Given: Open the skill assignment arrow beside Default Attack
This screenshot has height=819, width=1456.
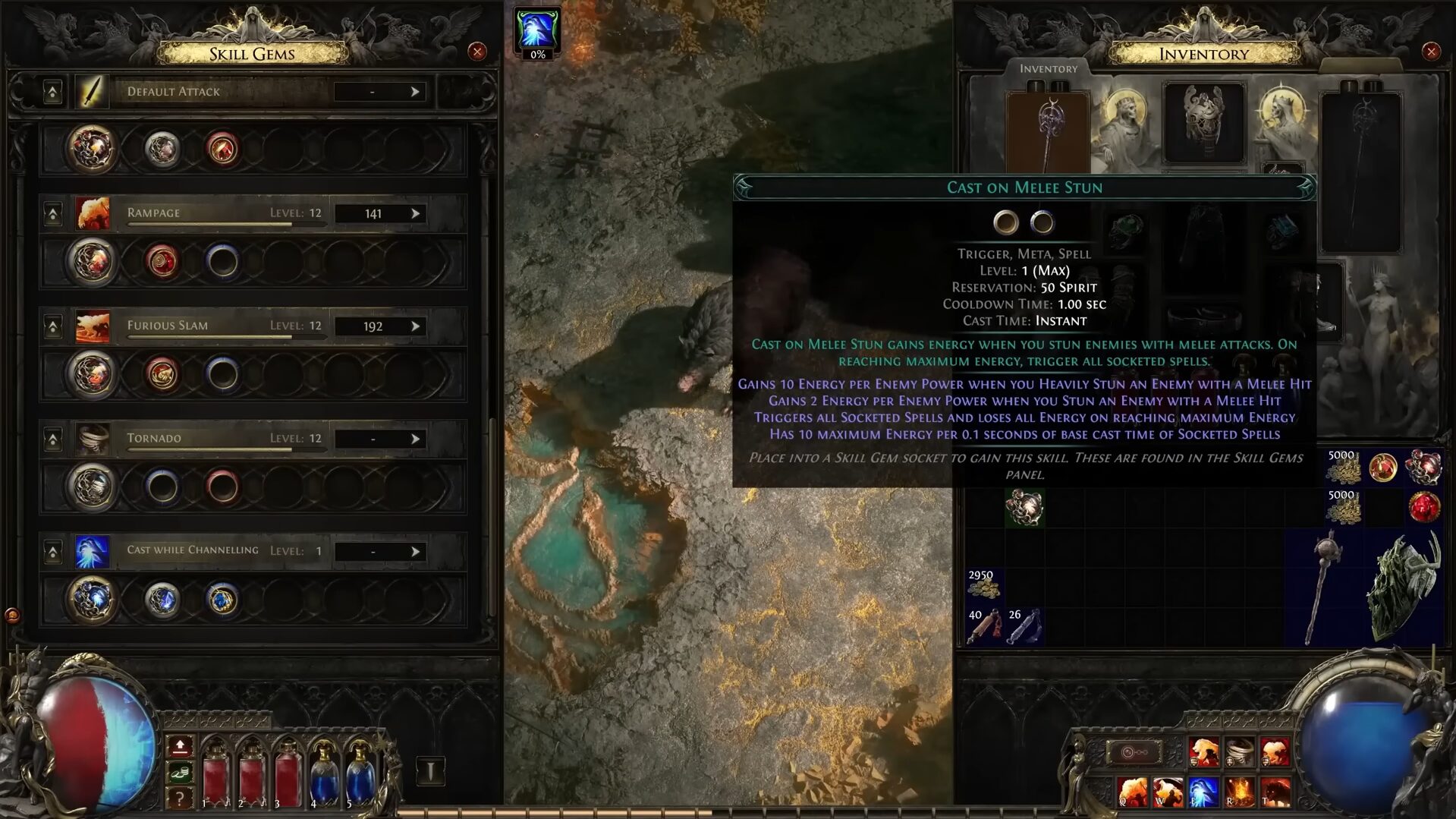Looking at the screenshot, I should (x=415, y=91).
